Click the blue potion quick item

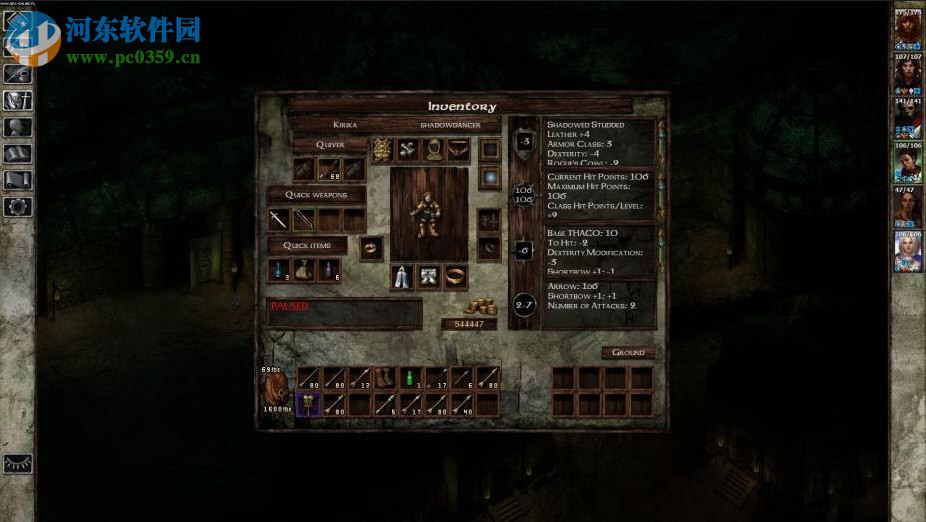279,270
